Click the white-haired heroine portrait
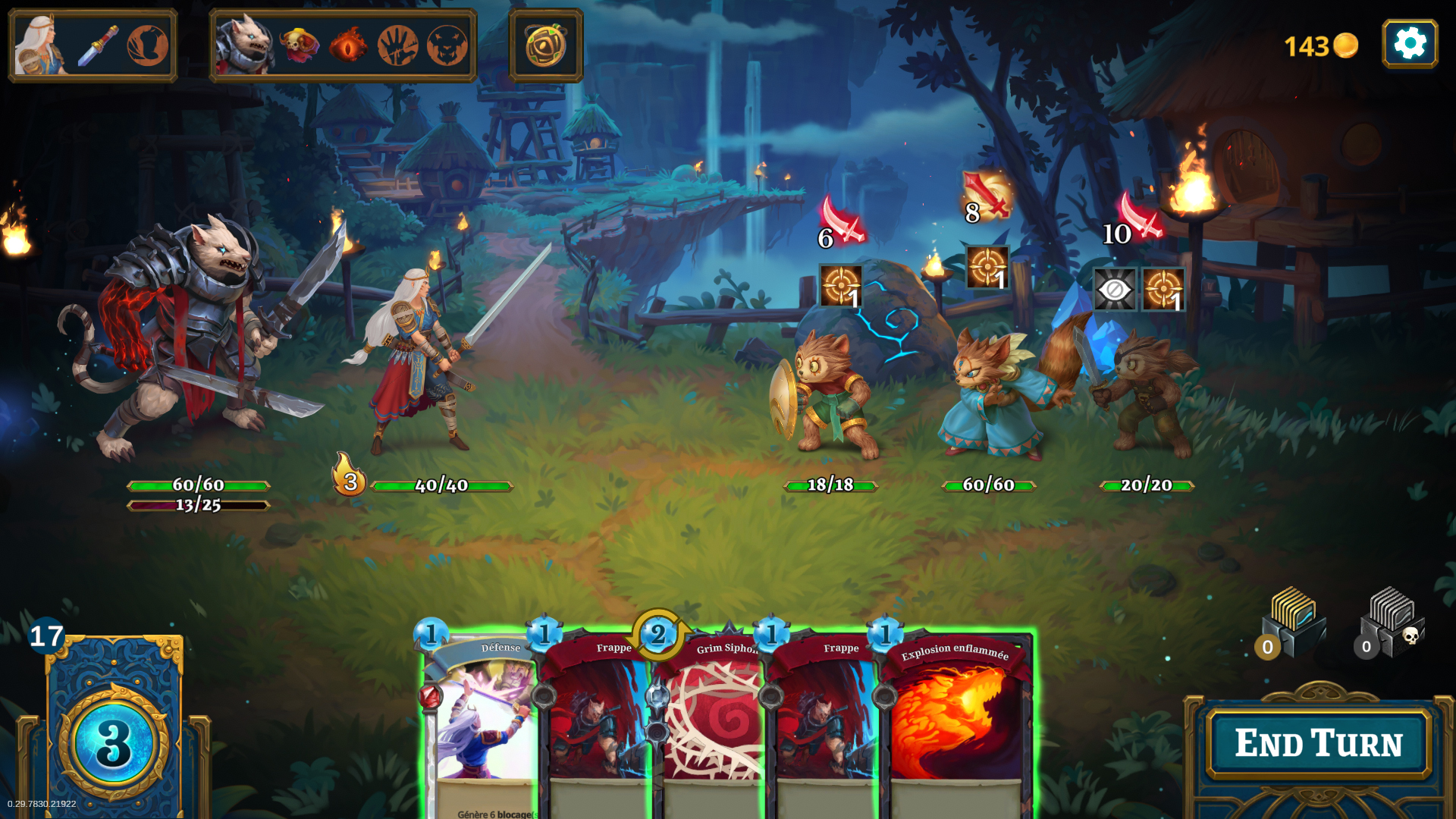This screenshot has width=1456, height=819. coord(40,45)
